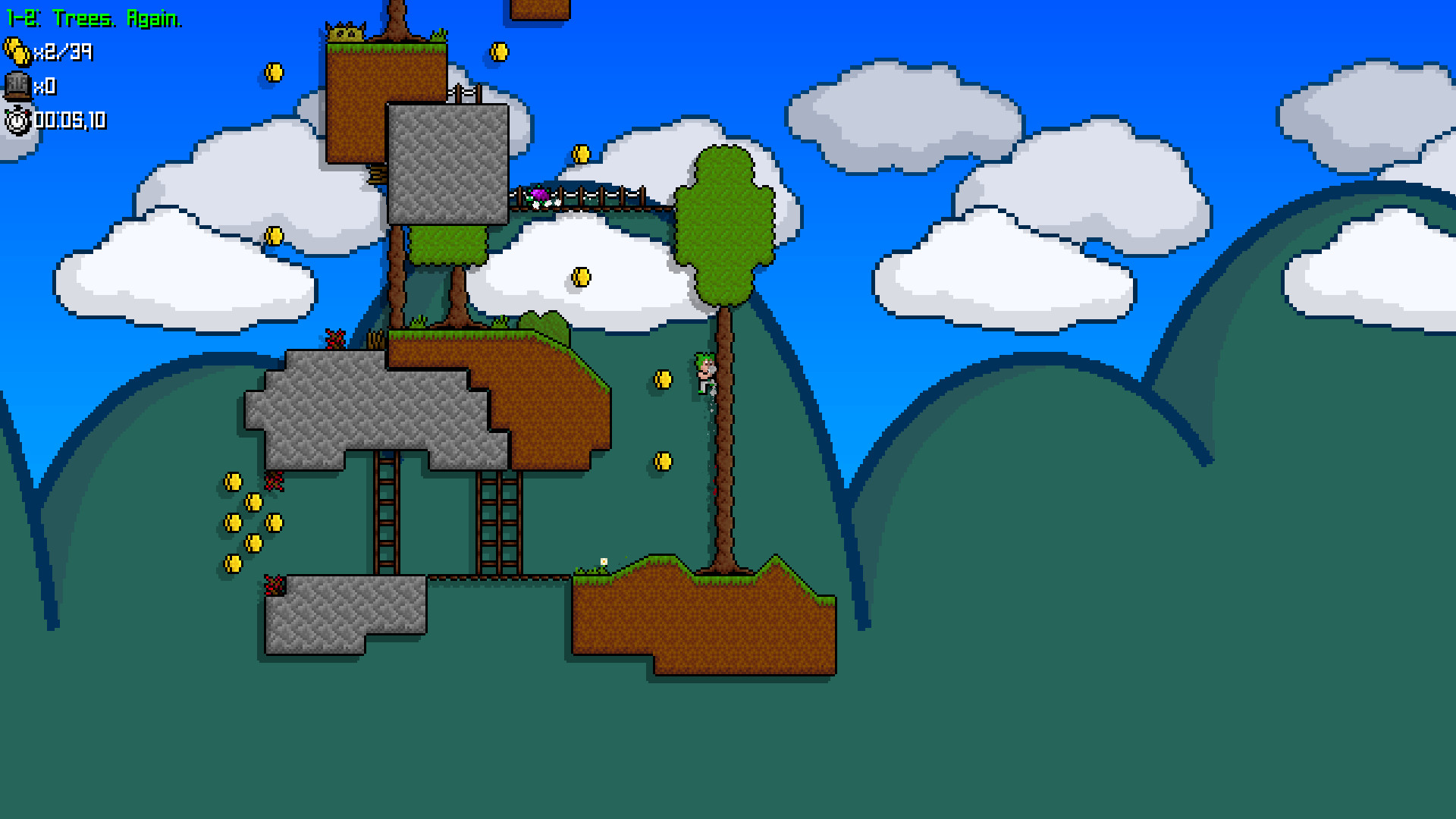Click the counter reading 'x2/39'

(x=62, y=53)
